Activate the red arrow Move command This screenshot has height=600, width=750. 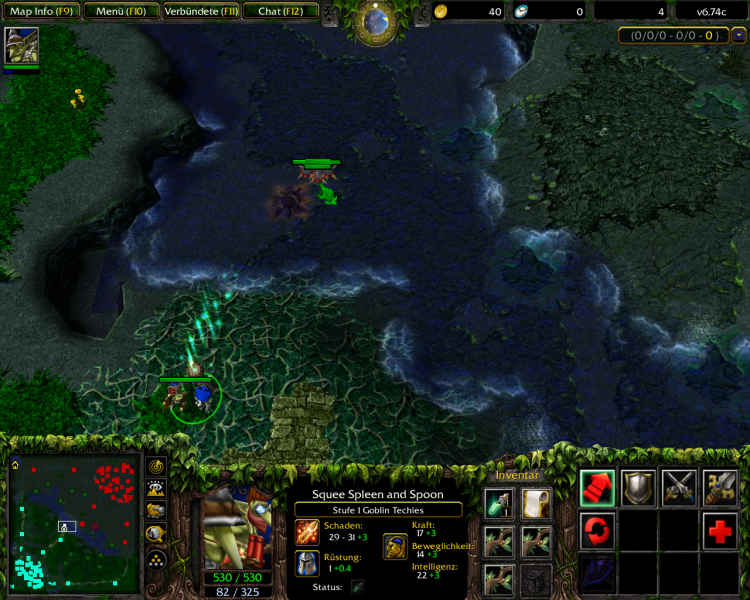[598, 488]
